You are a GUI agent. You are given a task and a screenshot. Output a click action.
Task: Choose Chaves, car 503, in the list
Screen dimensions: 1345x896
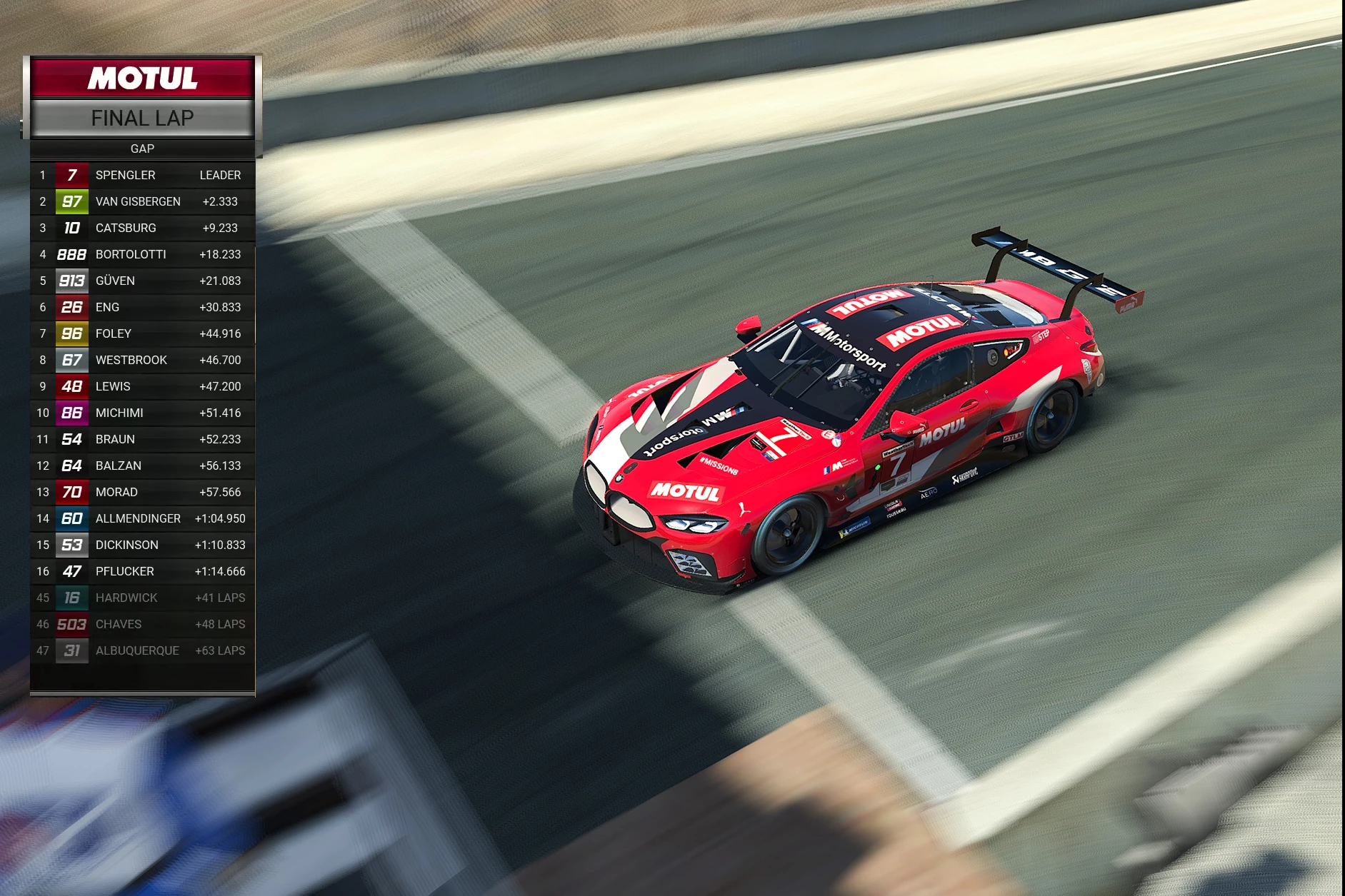pos(142,624)
